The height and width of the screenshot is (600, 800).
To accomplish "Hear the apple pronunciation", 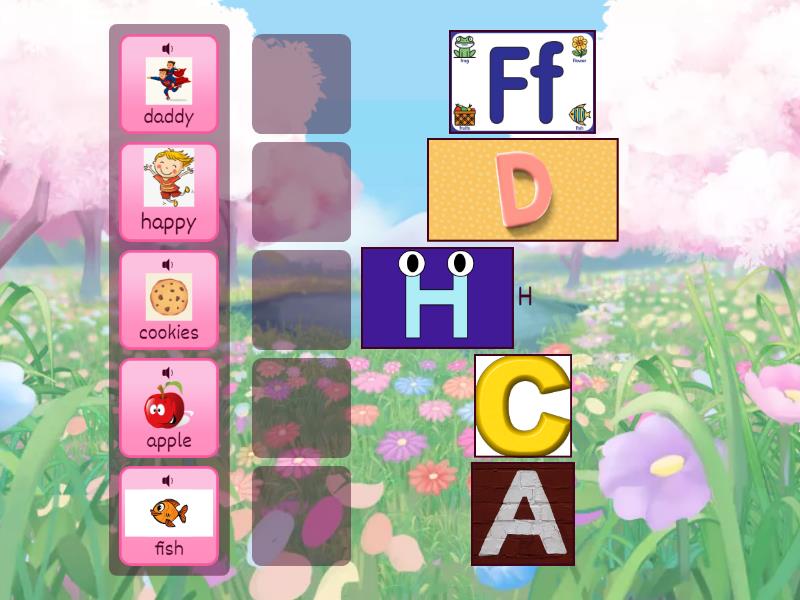I will coord(168,372).
